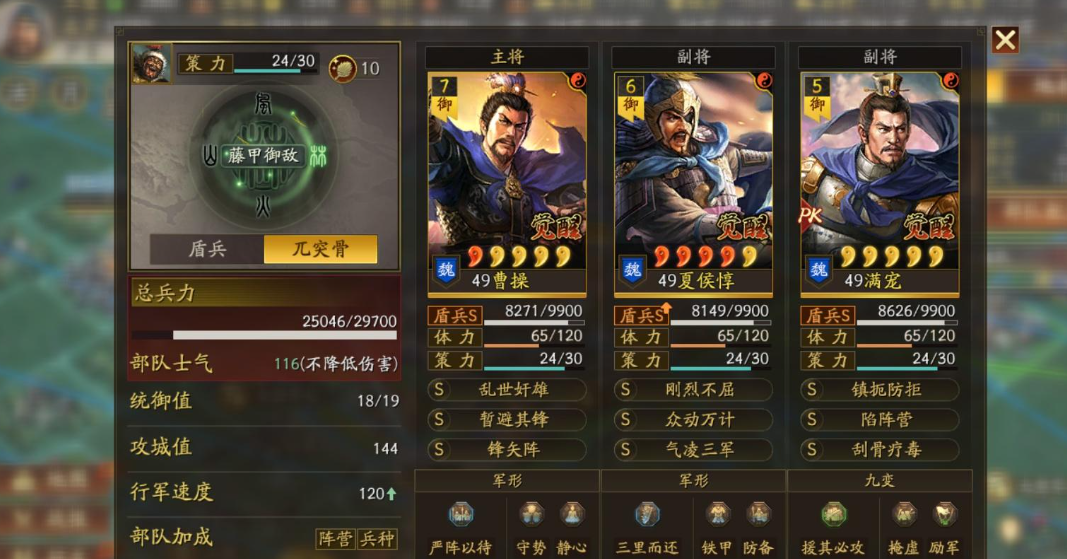Screen dimensions: 1067x559
Task: Close the army details panel
Action: tap(1005, 40)
